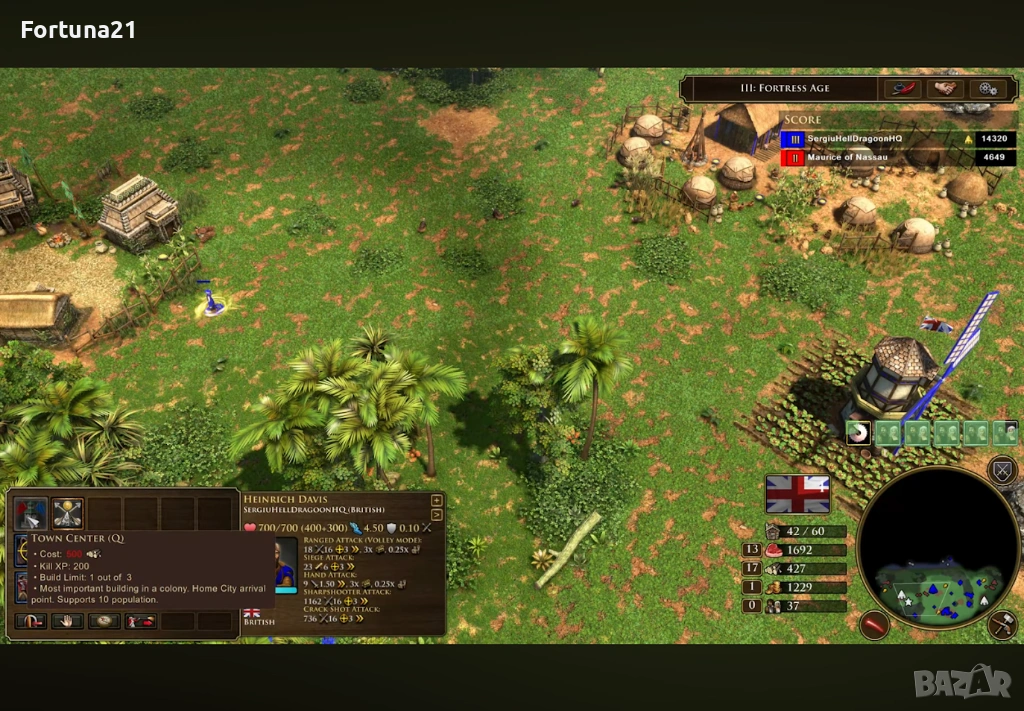Select the Town Center build icon
This screenshot has height=711, width=1024.
click(31, 513)
